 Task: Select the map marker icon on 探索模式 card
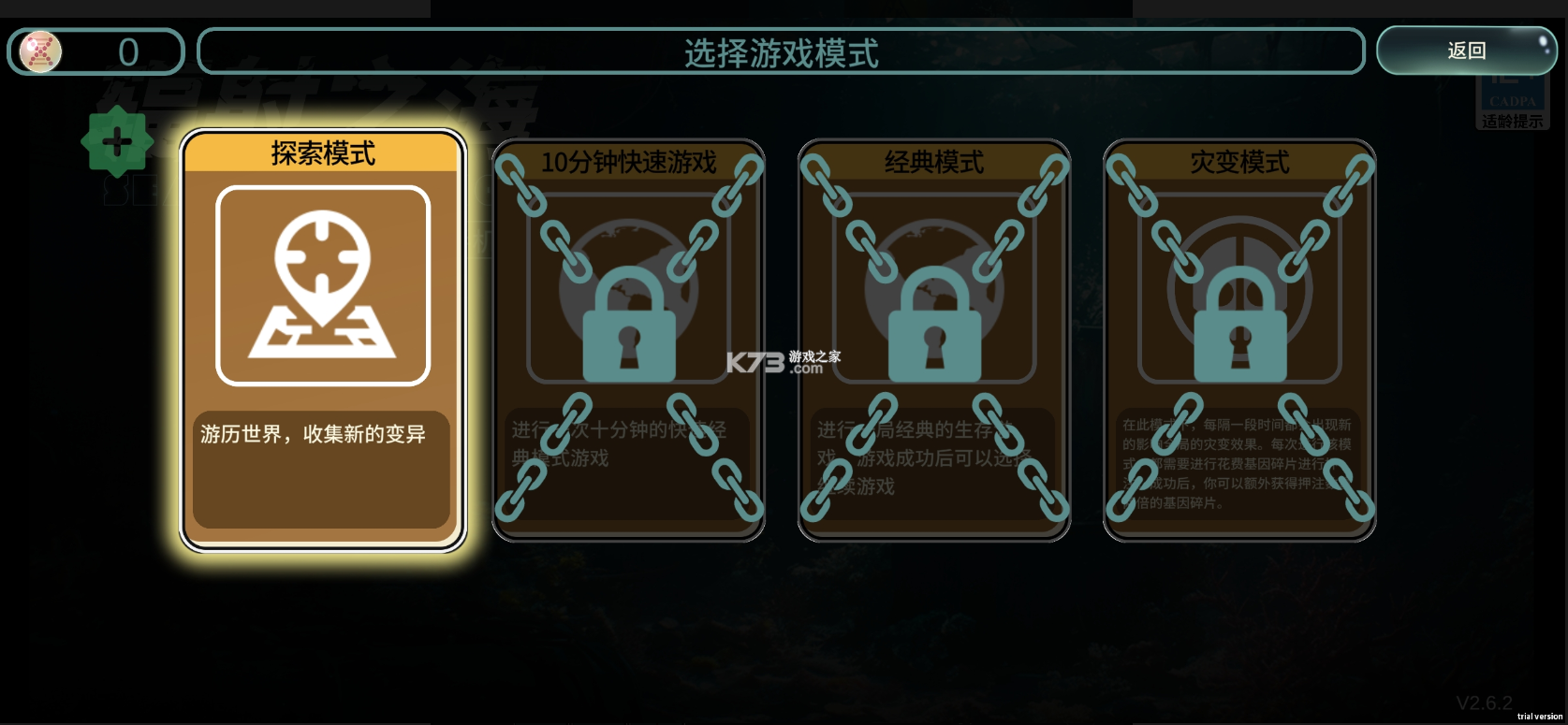pos(323,285)
